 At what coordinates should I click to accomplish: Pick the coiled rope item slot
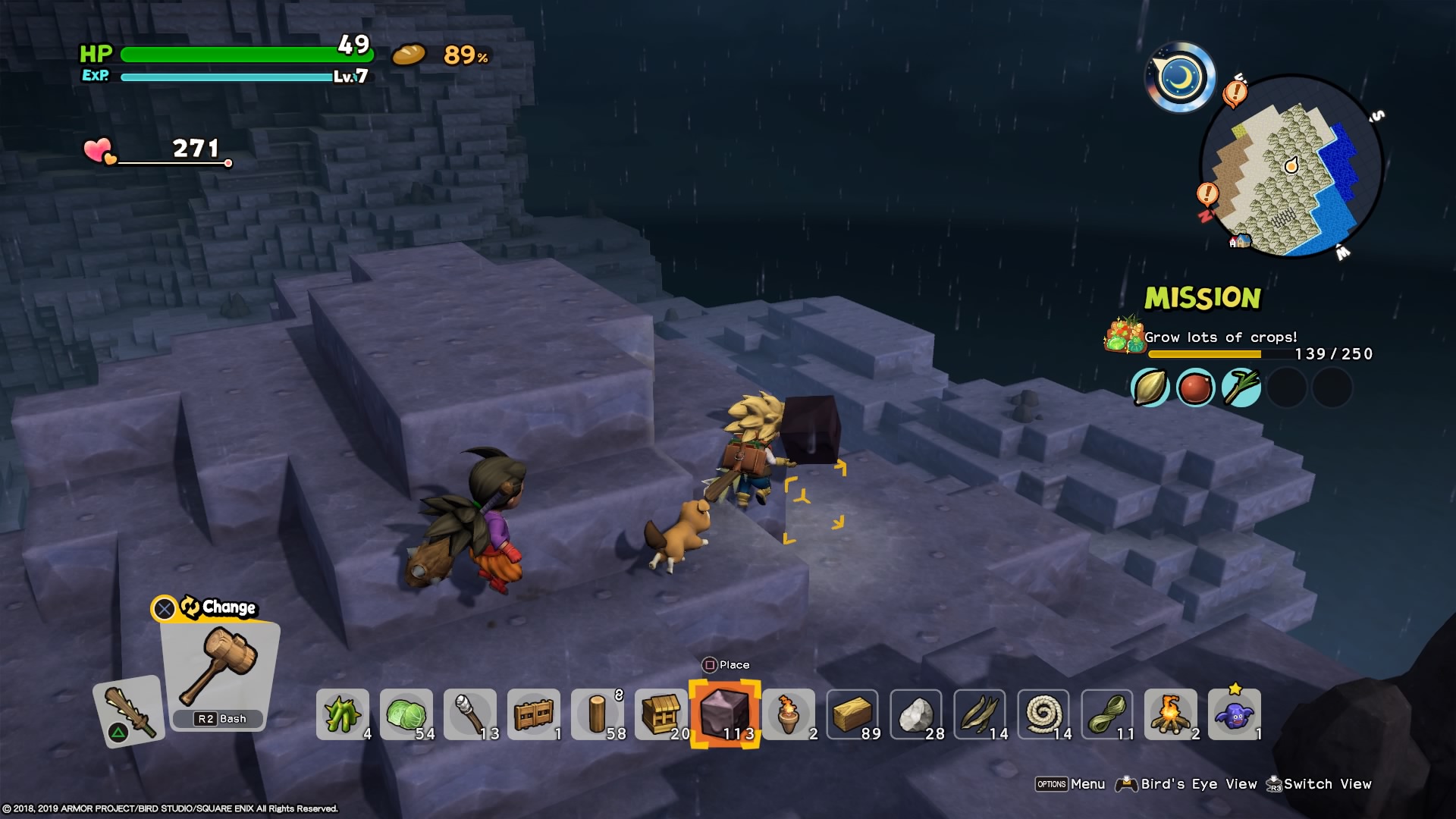(1043, 714)
